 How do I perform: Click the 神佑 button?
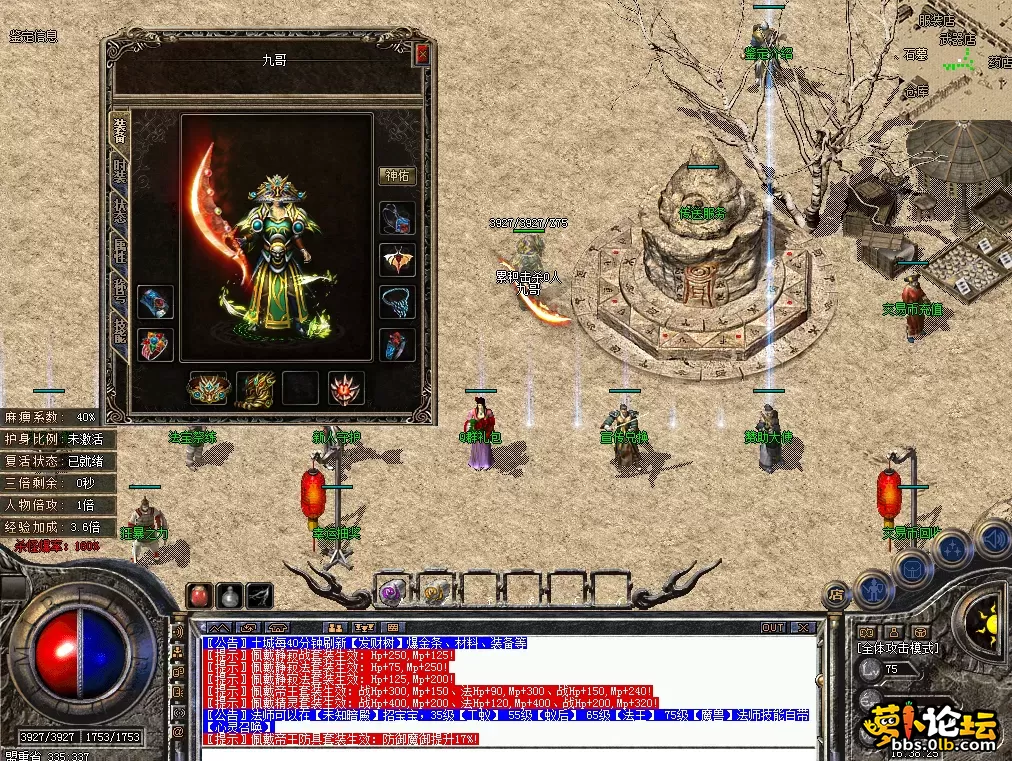click(397, 176)
